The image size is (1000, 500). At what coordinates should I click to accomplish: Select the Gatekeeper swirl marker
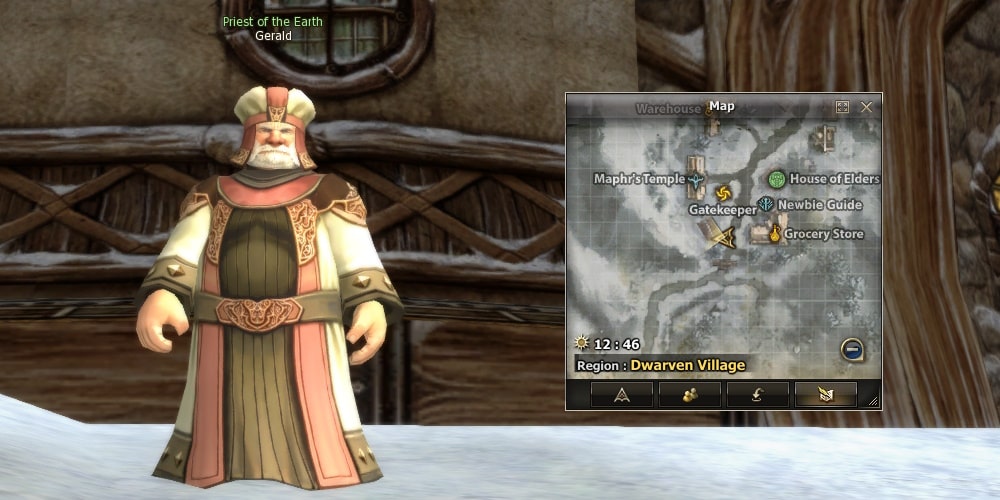coord(724,192)
